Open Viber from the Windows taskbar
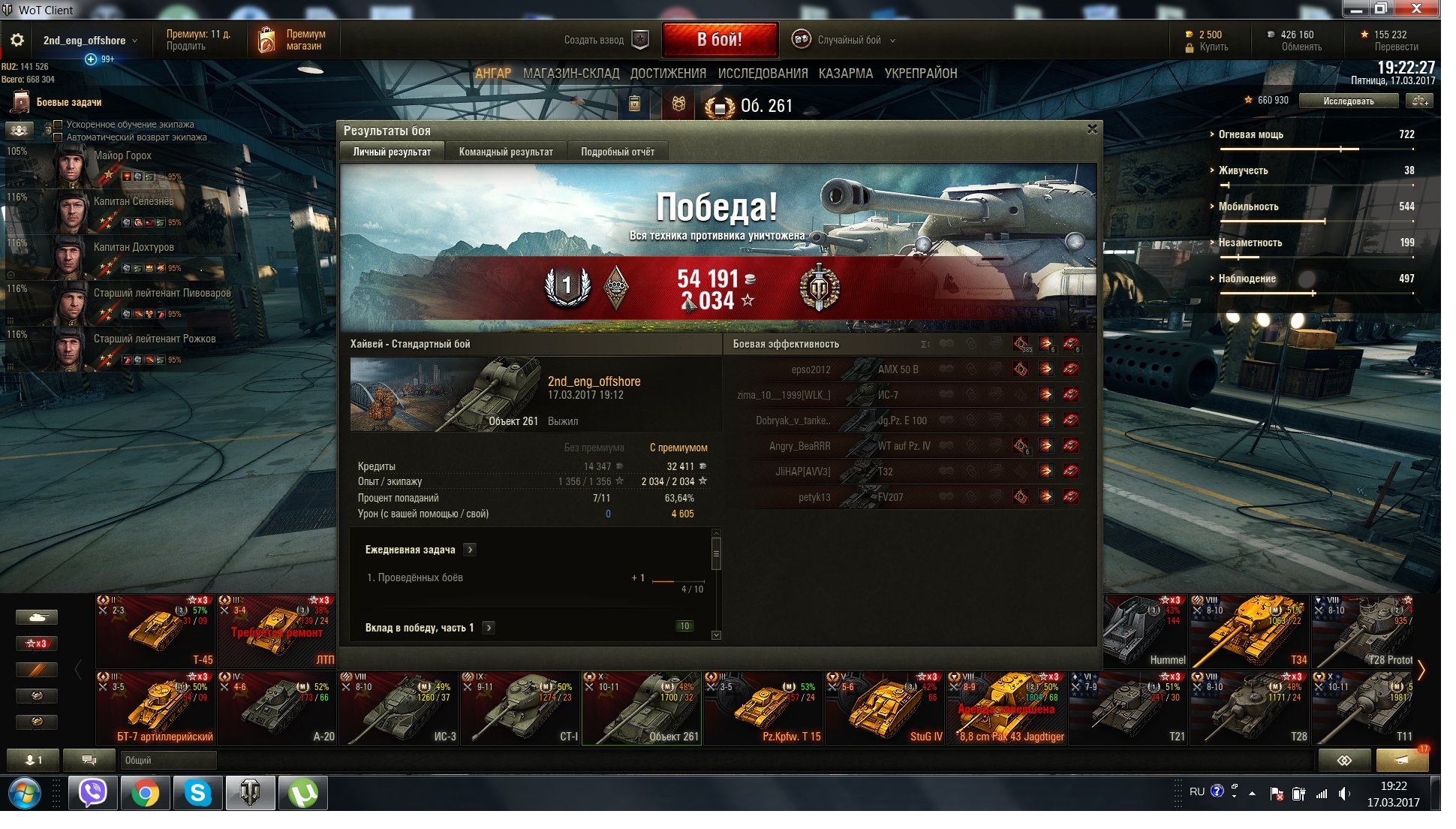 pyautogui.click(x=93, y=793)
